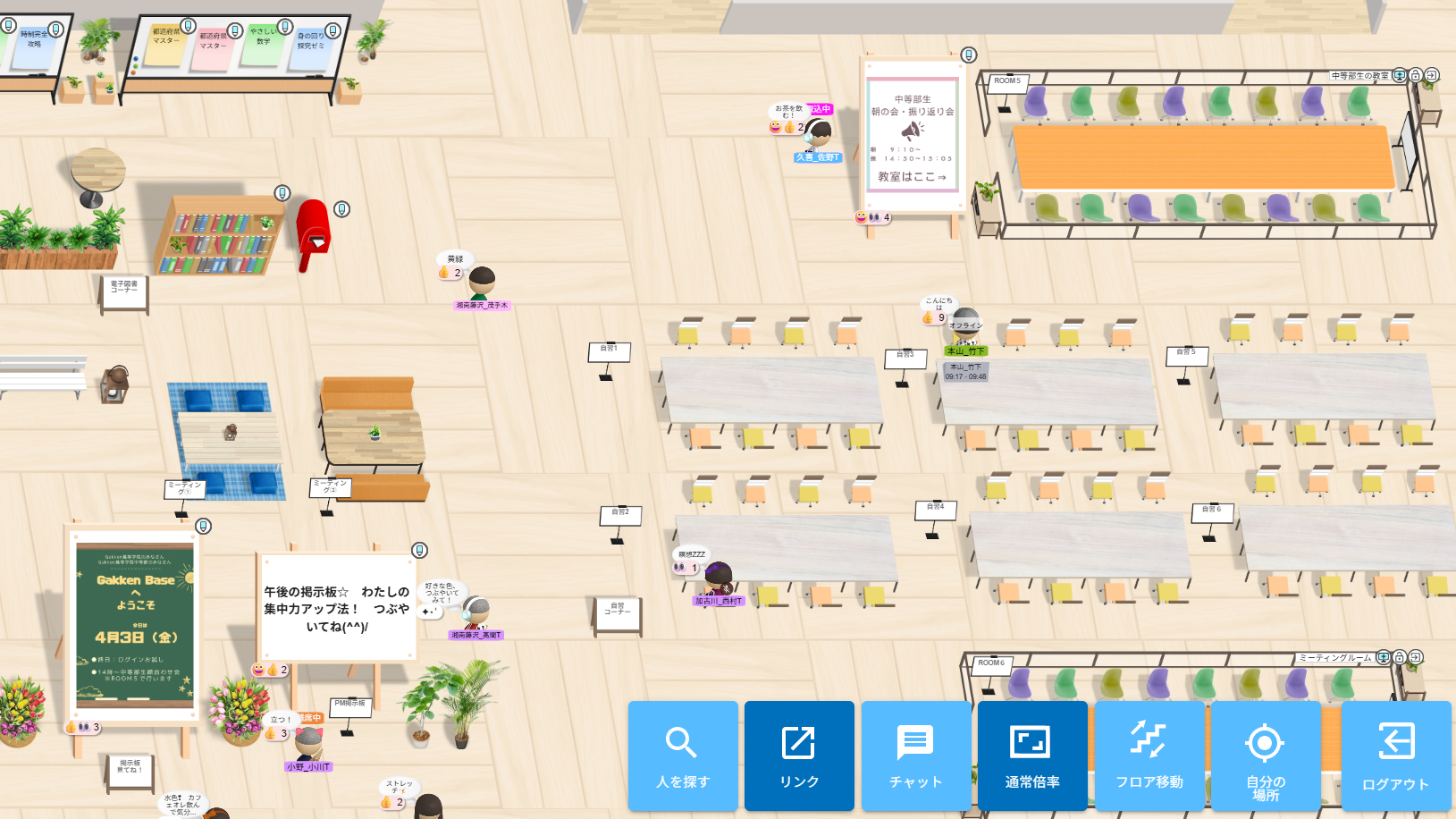Viewport: 1456px width, 819px height.
Task: Start screen share in 中等部生の教室
Action: tap(1400, 75)
